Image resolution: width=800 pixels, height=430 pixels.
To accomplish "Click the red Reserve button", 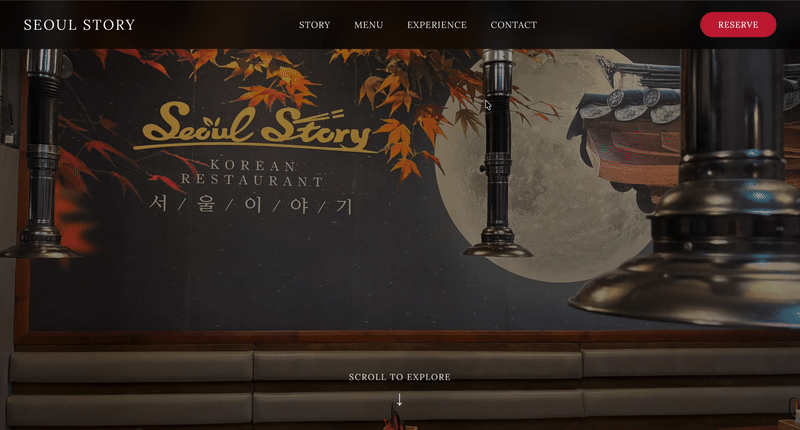I will pyautogui.click(x=738, y=25).
